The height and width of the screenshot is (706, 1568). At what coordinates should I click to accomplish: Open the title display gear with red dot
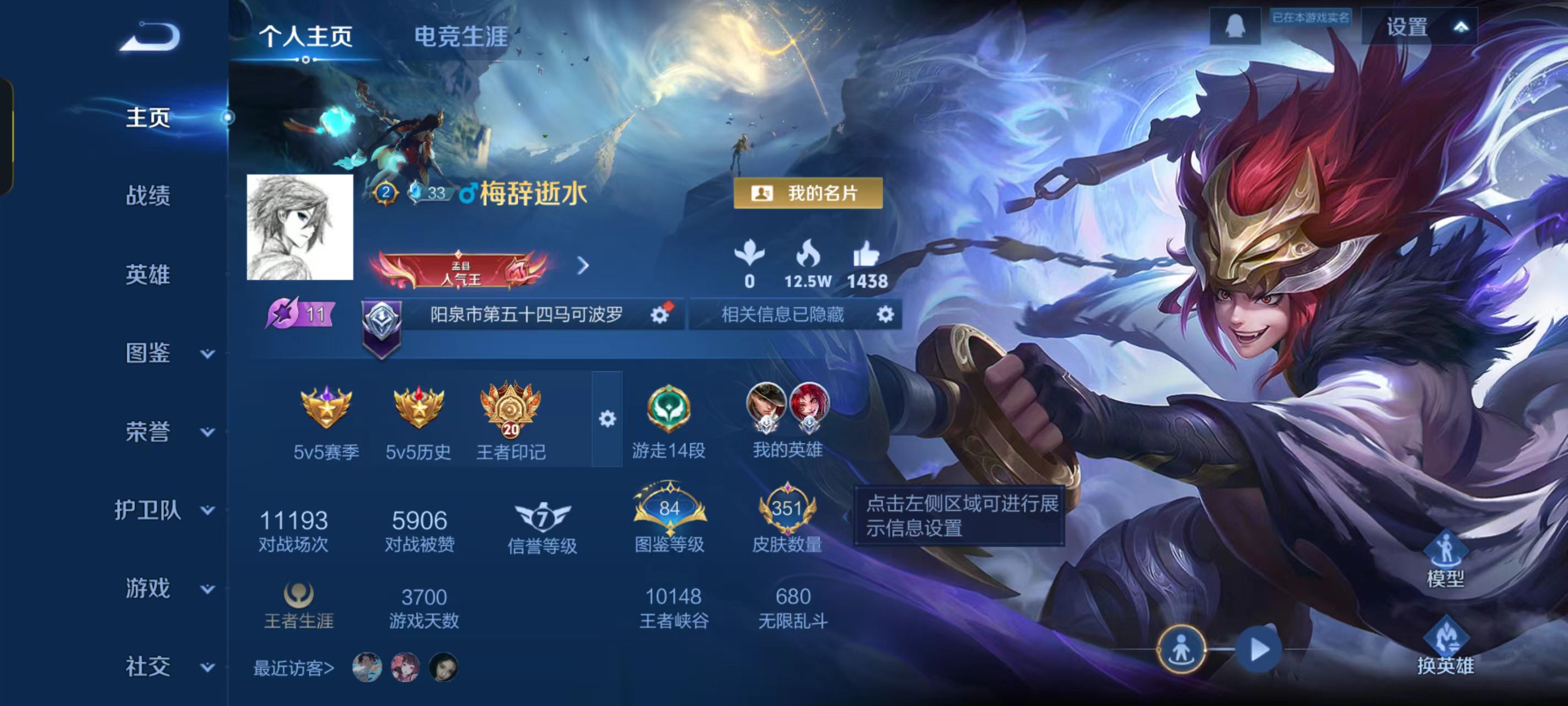pos(659,315)
